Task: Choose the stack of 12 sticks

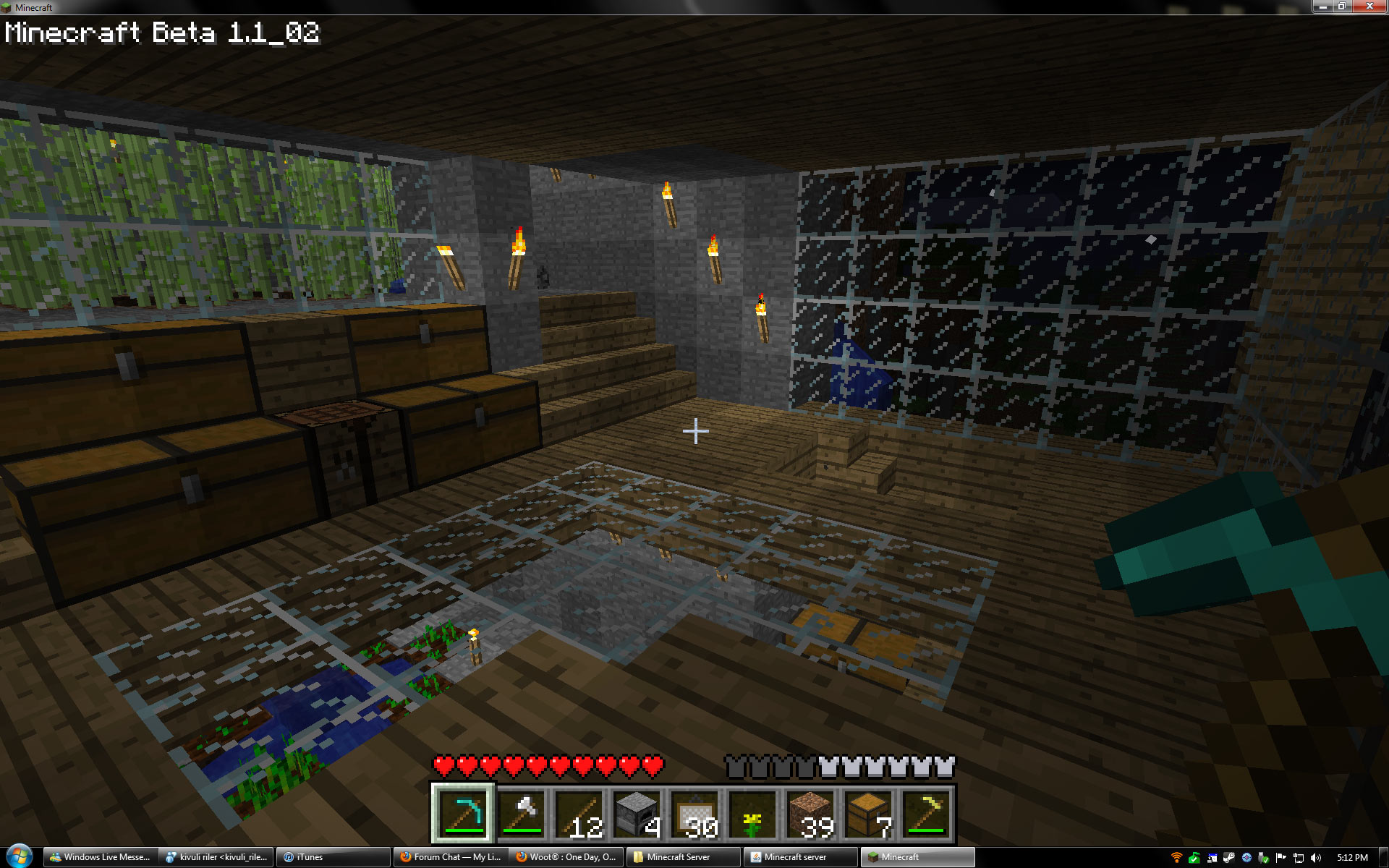Action: coord(579,814)
